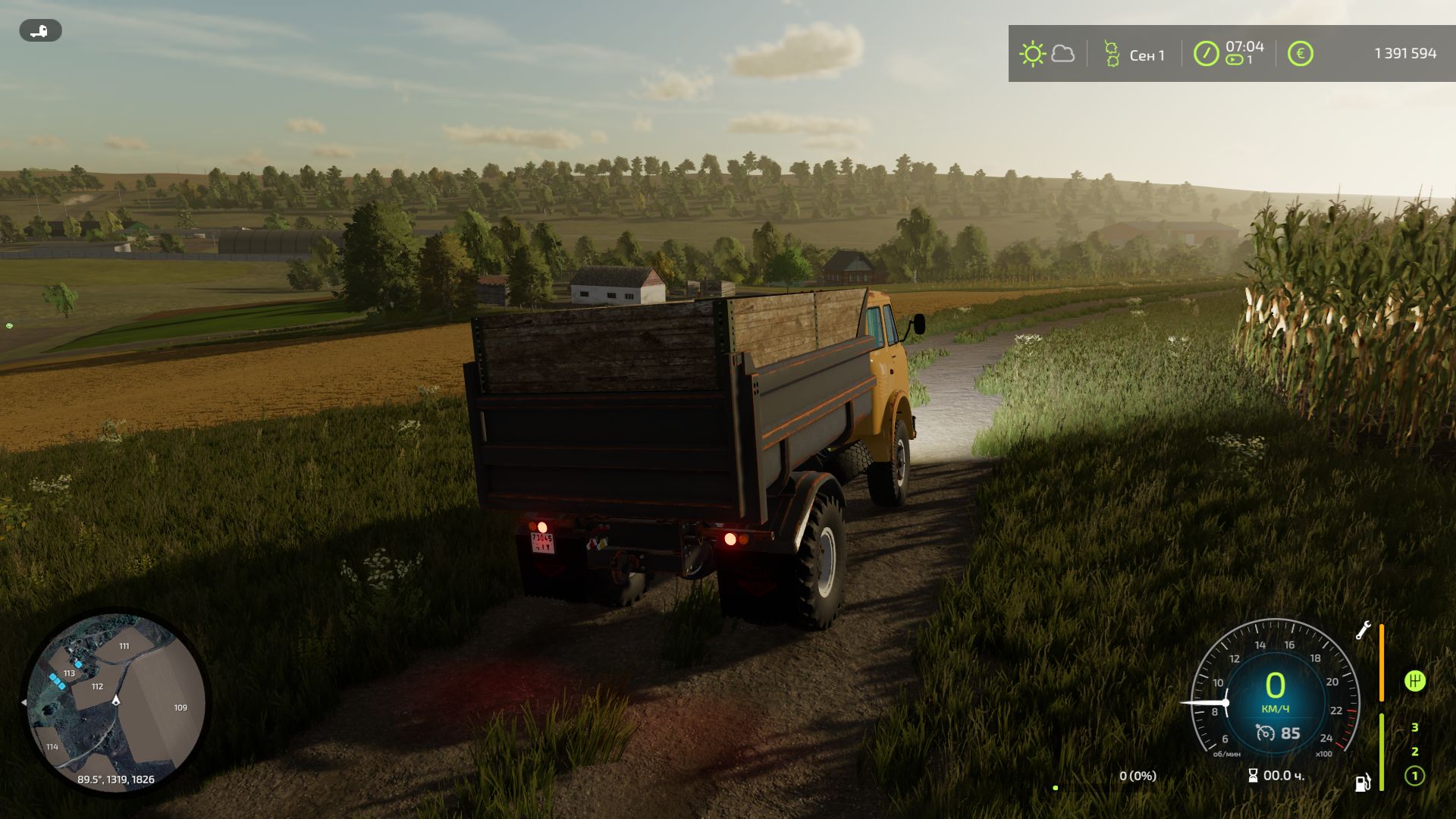Screen dimensions: 1456x819
Task: Click the cloud forecast icon
Action: [x=1063, y=54]
